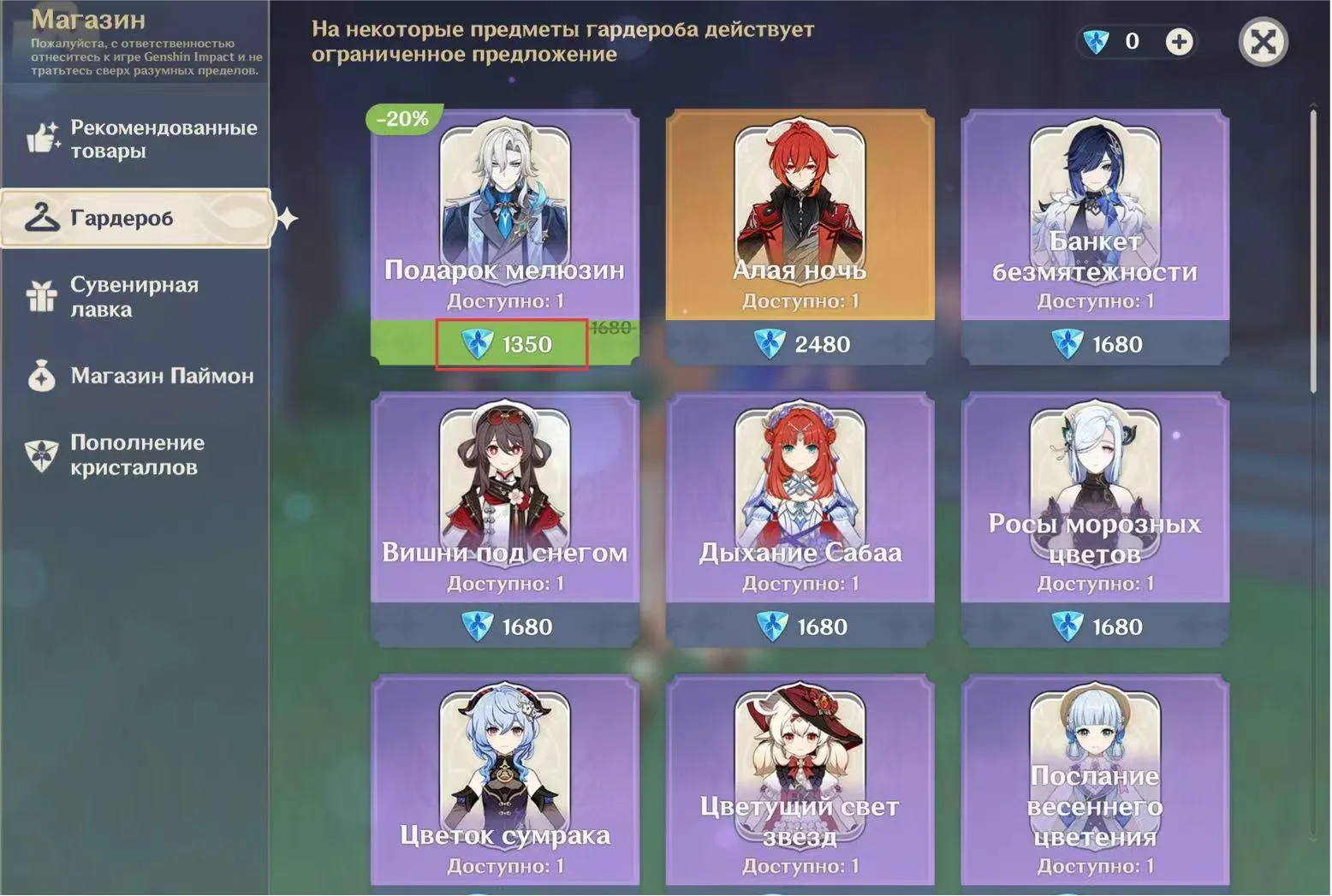This screenshot has height=896, width=1332.
Task: Choose the Цветок сумрака outfit
Action: point(504,779)
